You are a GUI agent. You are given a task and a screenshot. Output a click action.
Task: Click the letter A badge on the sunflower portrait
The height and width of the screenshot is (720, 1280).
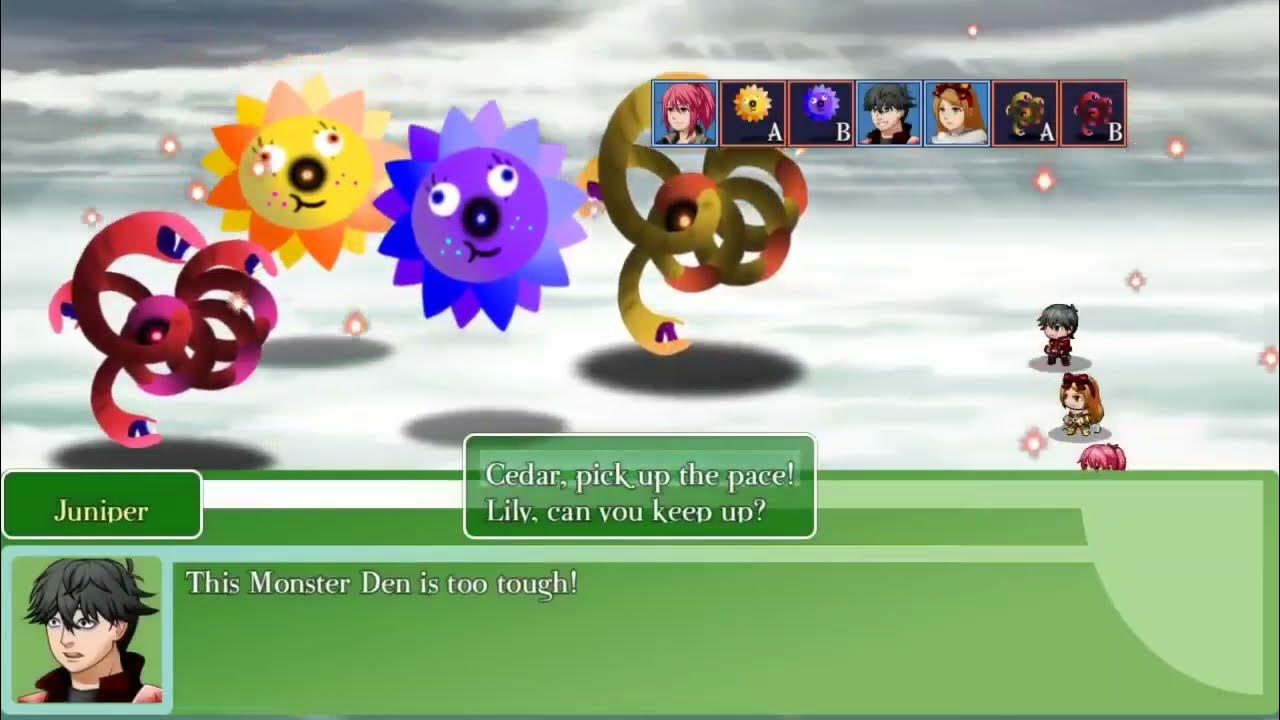pos(773,133)
